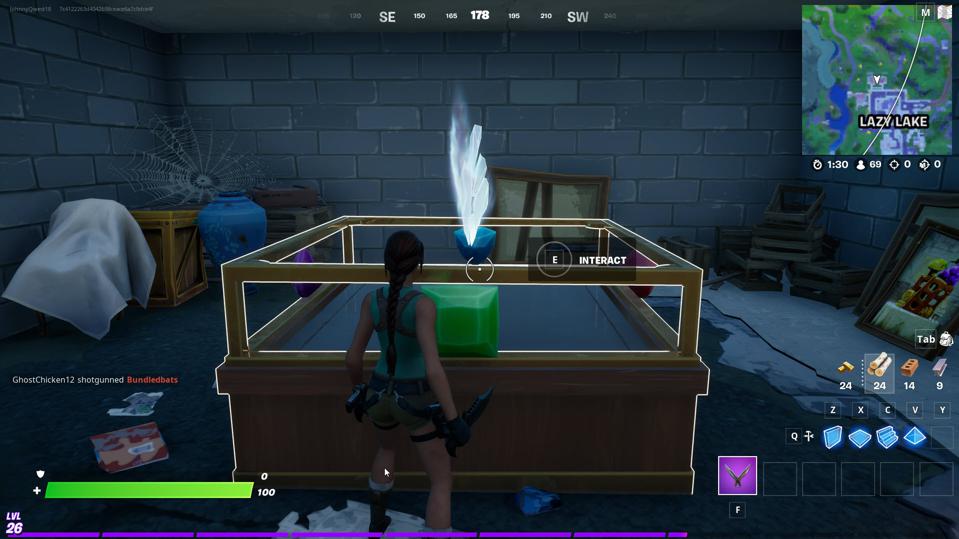Select the purple pickaxe slot

tap(737, 476)
